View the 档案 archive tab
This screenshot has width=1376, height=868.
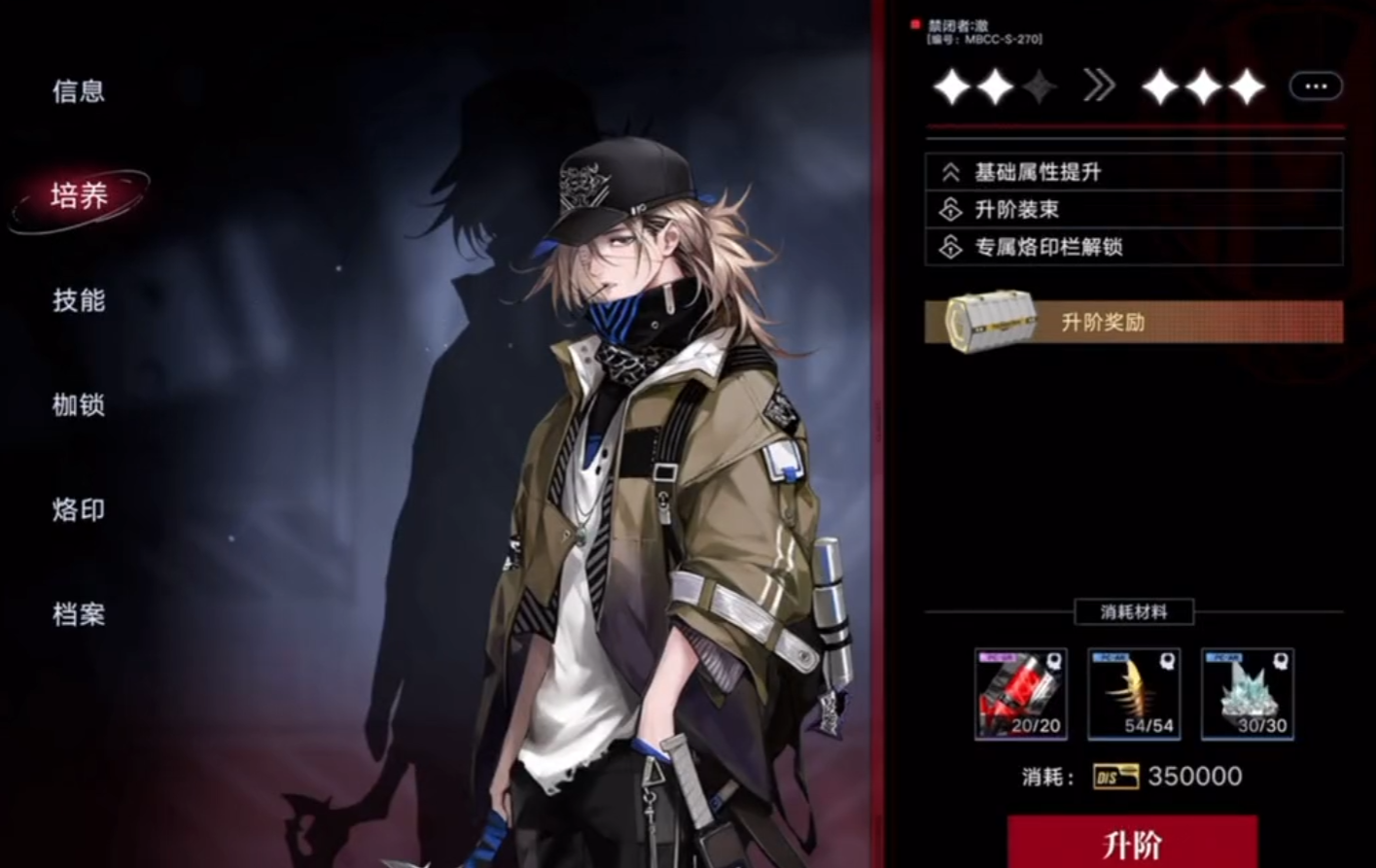coord(79,614)
